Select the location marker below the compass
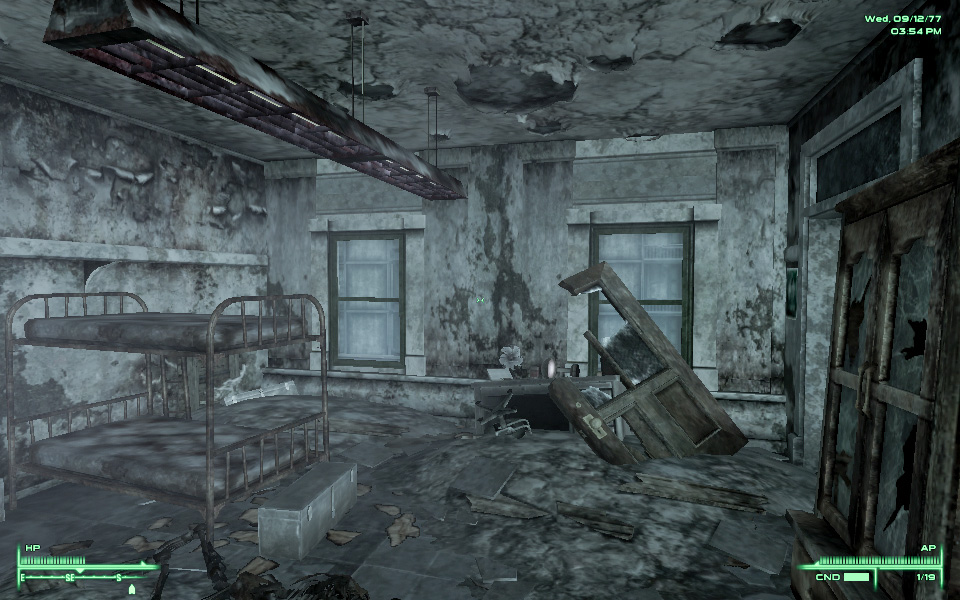960x600 pixels. coord(131,589)
